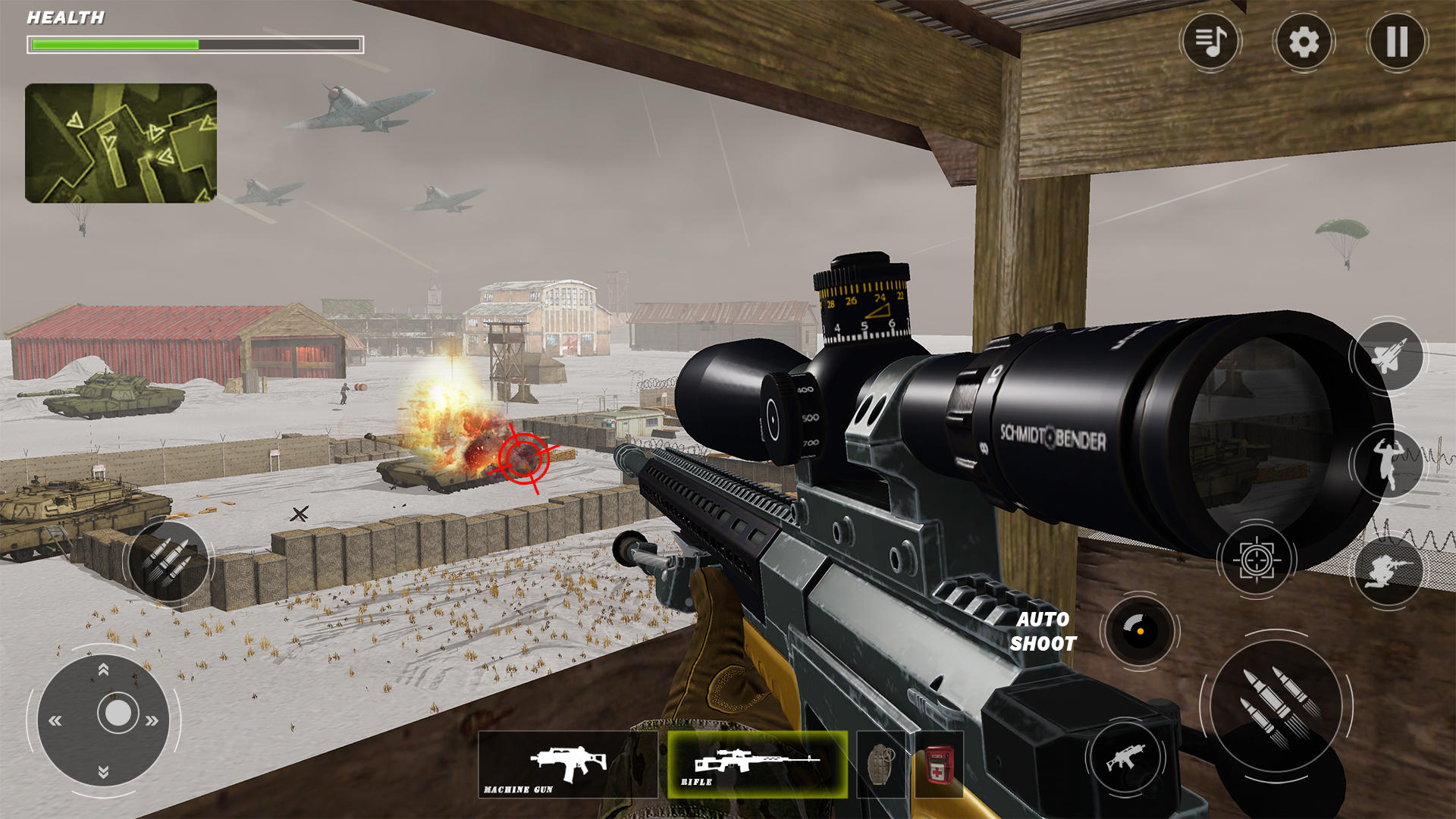Tap the minimap in the top left
1456x819 pixels.
pos(121,142)
